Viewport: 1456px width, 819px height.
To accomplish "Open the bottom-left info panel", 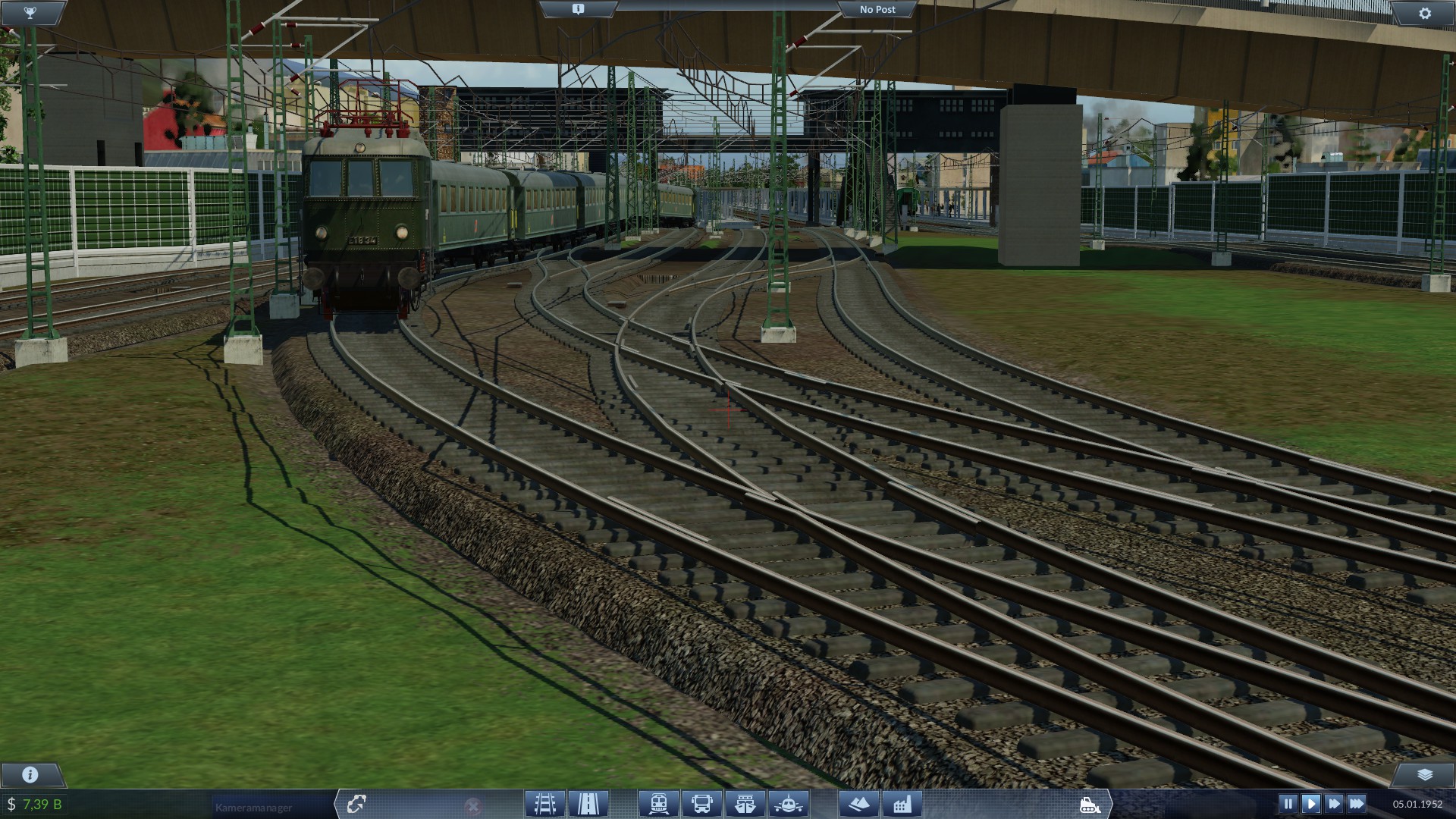I will pyautogui.click(x=30, y=775).
